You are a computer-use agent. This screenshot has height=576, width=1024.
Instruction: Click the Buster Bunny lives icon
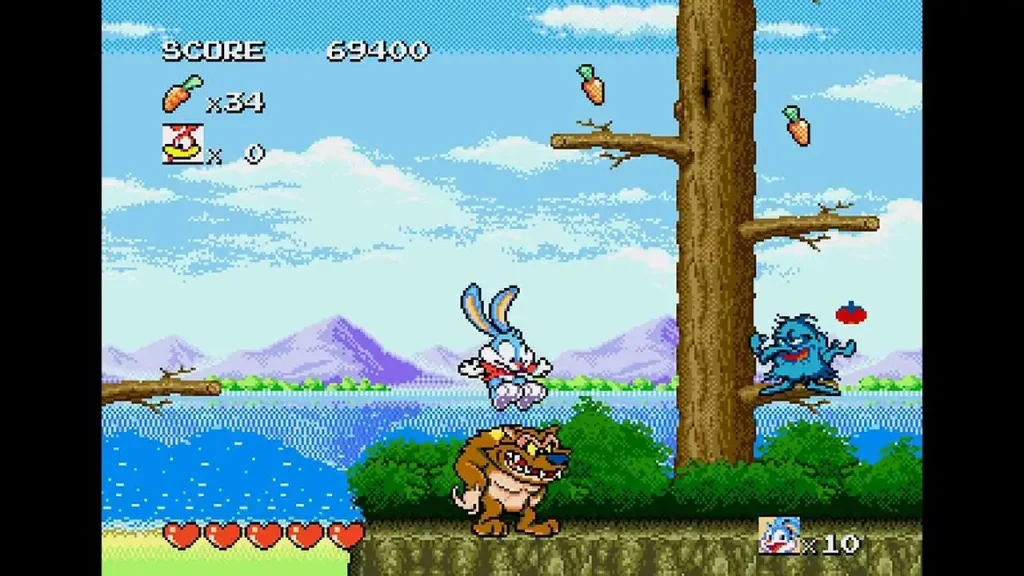coord(778,536)
